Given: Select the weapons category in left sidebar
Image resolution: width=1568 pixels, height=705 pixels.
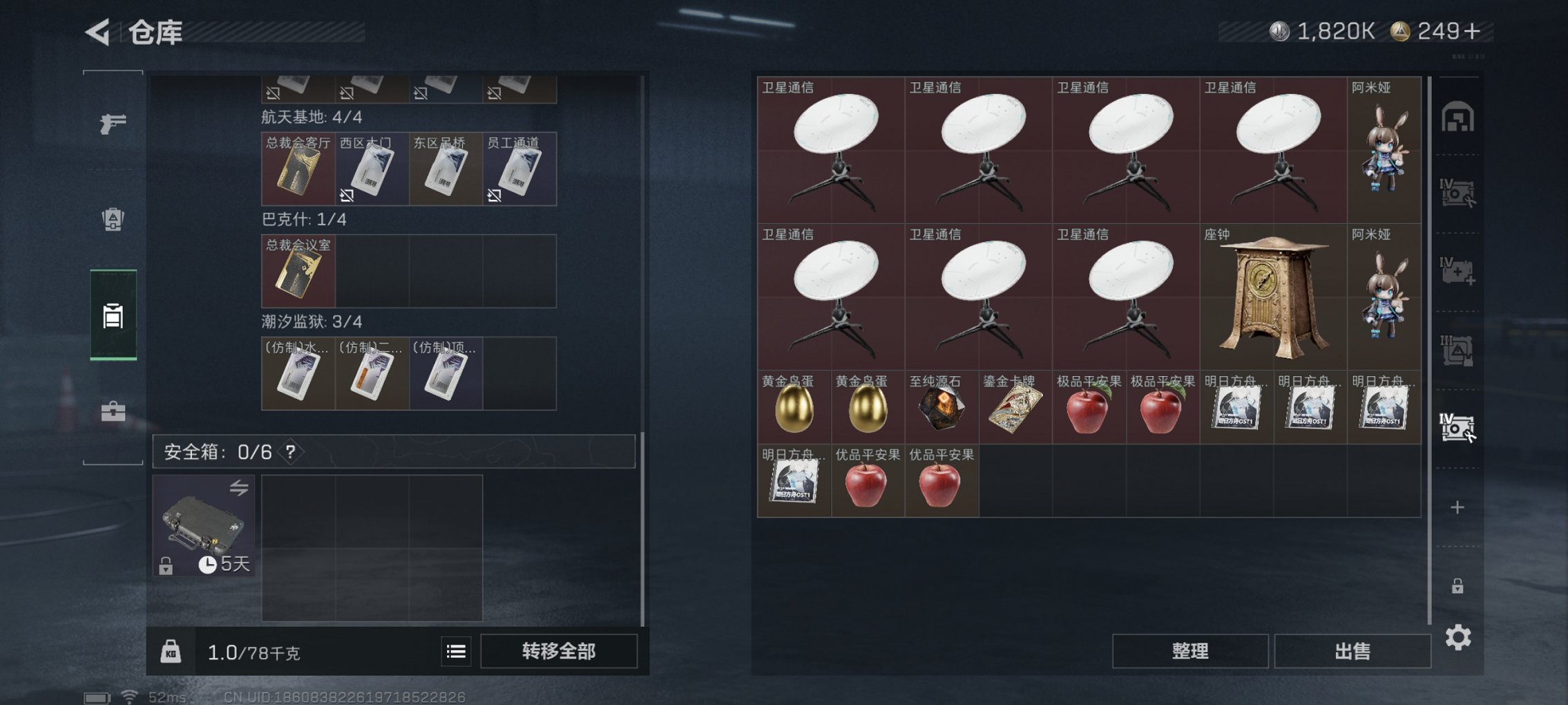Looking at the screenshot, I should click(113, 123).
